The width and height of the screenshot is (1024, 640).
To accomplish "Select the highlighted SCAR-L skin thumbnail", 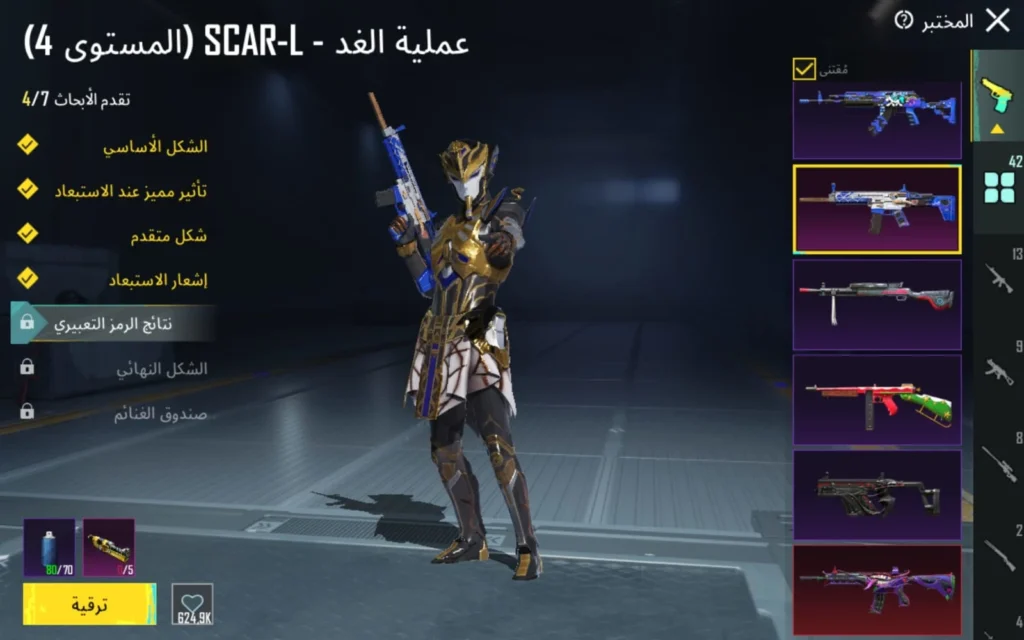I will point(877,209).
